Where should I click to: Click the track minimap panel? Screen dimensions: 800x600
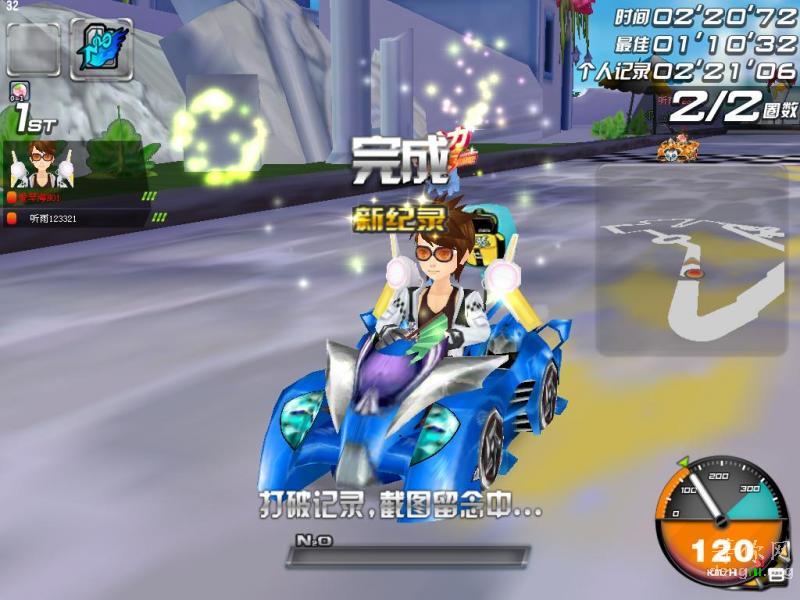point(691,260)
